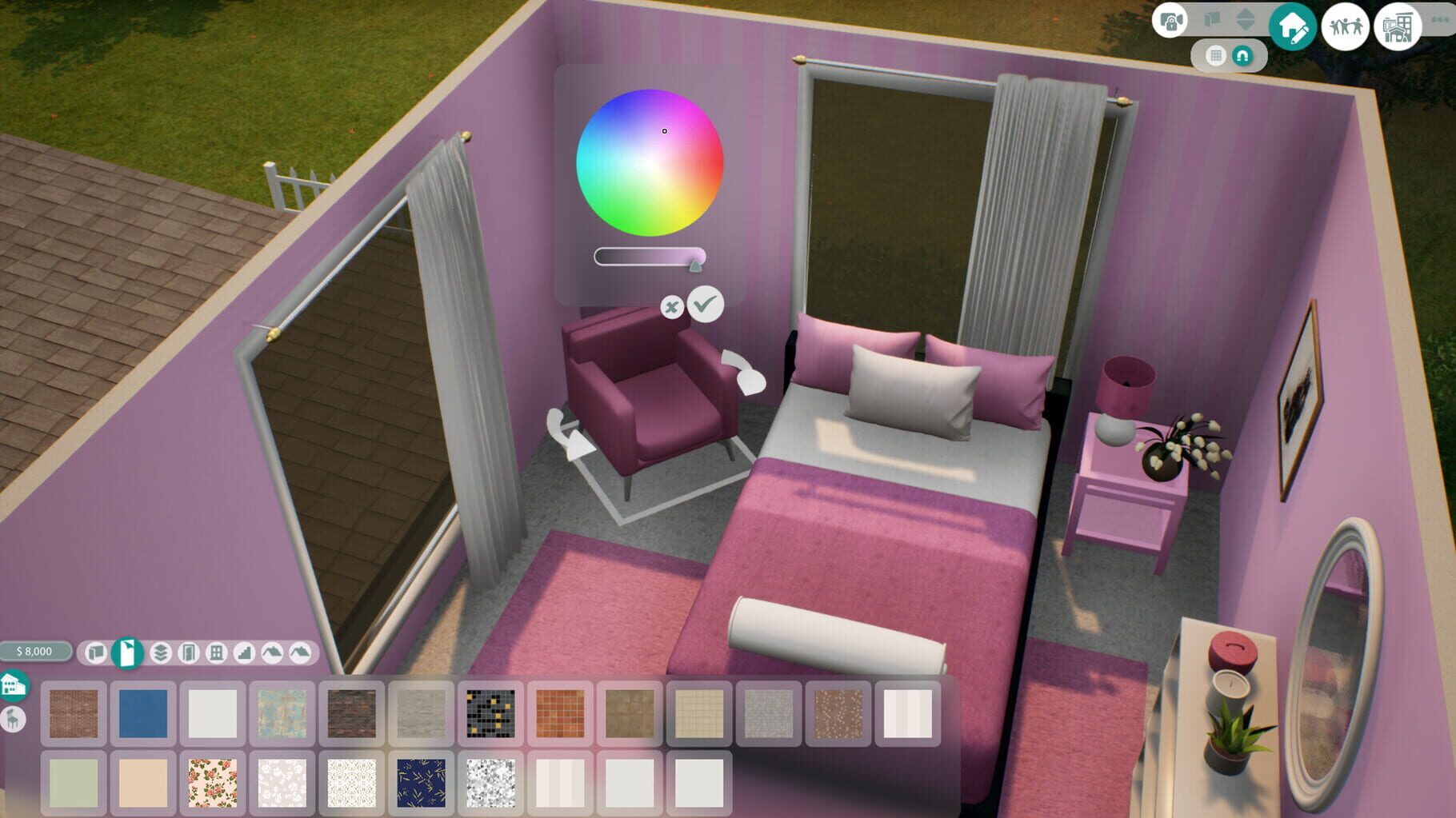This screenshot has width=1456, height=818.
Task: Cancel the color selection
Action: 670,308
